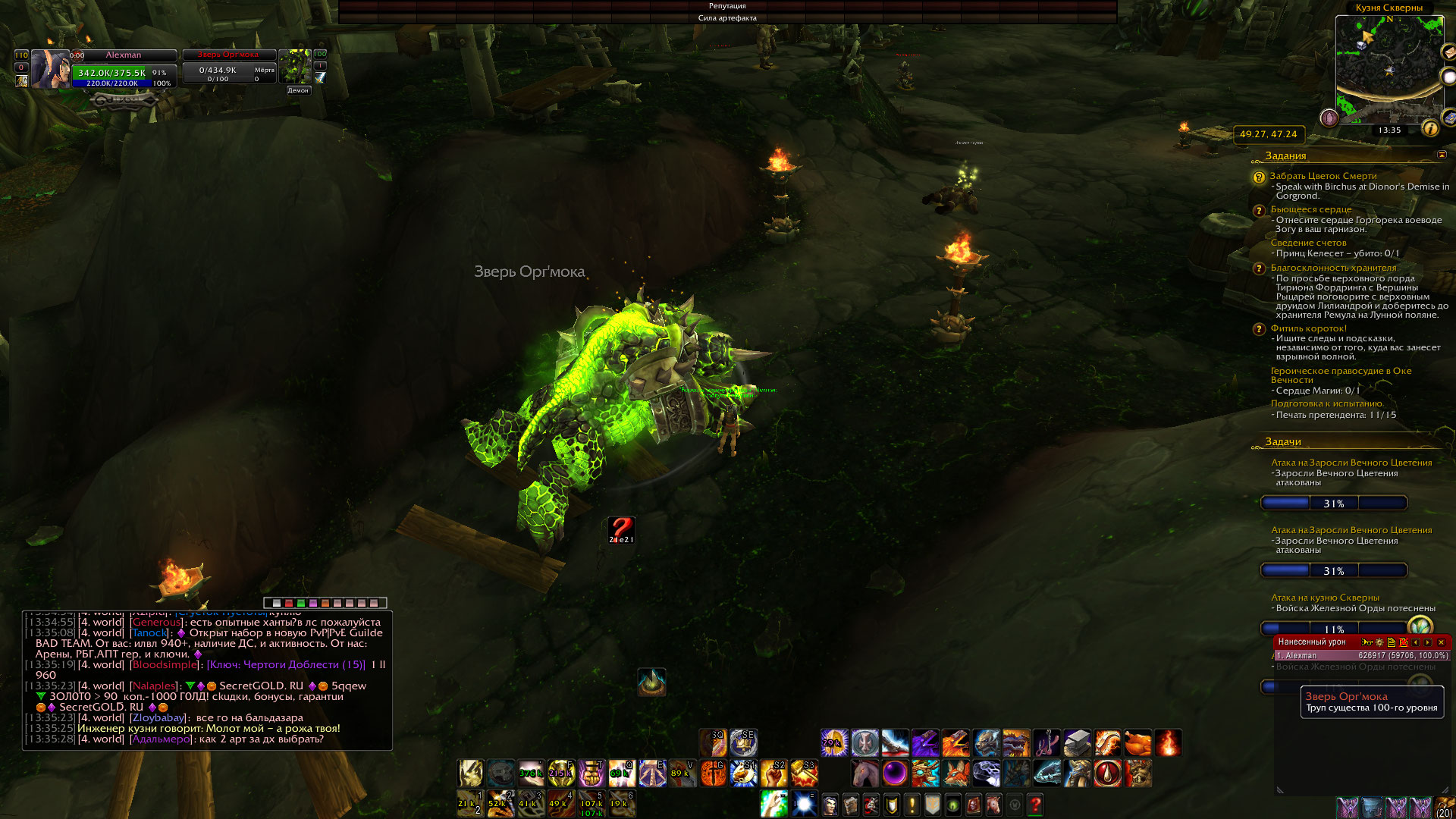This screenshot has height=819, width=1456.
Task: Collapse the Задания quest tracker
Action: point(1441,155)
